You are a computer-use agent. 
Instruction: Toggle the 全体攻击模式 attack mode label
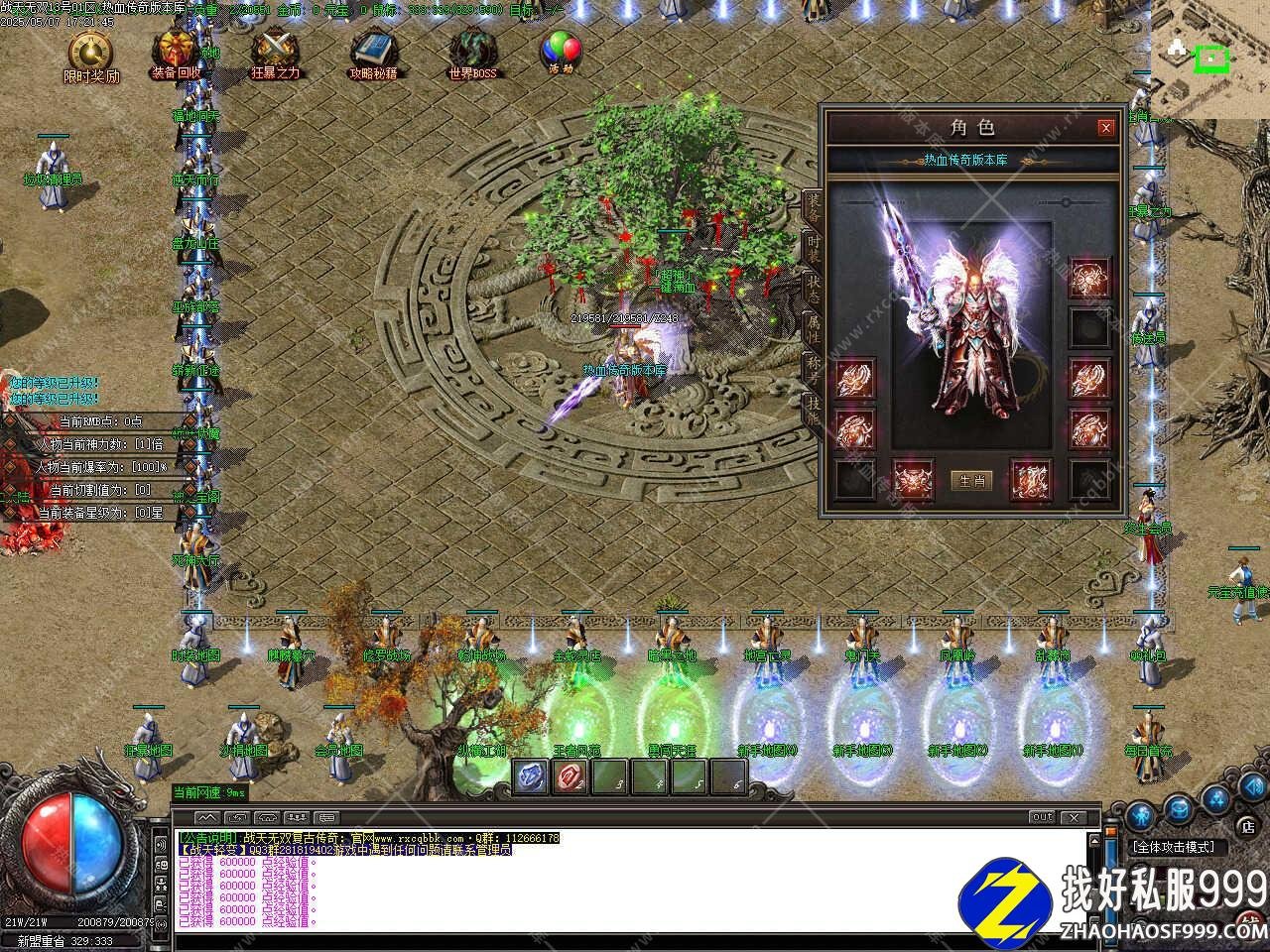(x=1175, y=848)
